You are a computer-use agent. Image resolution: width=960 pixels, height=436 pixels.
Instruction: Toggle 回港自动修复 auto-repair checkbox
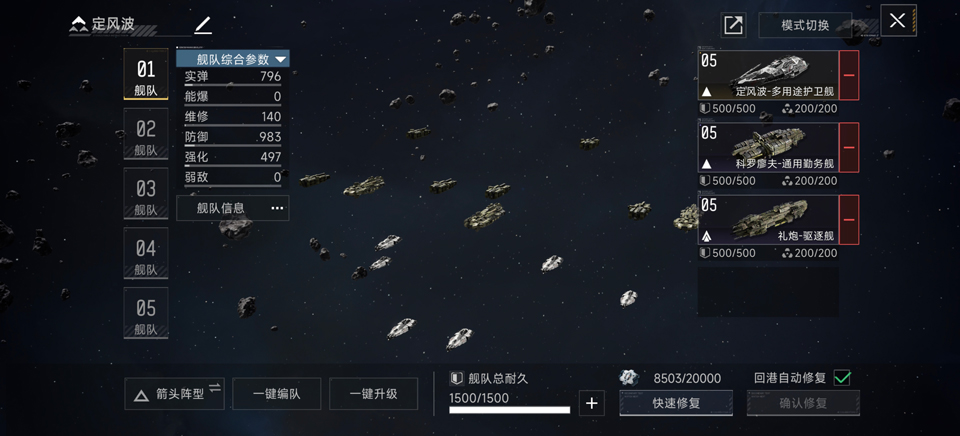click(x=842, y=377)
